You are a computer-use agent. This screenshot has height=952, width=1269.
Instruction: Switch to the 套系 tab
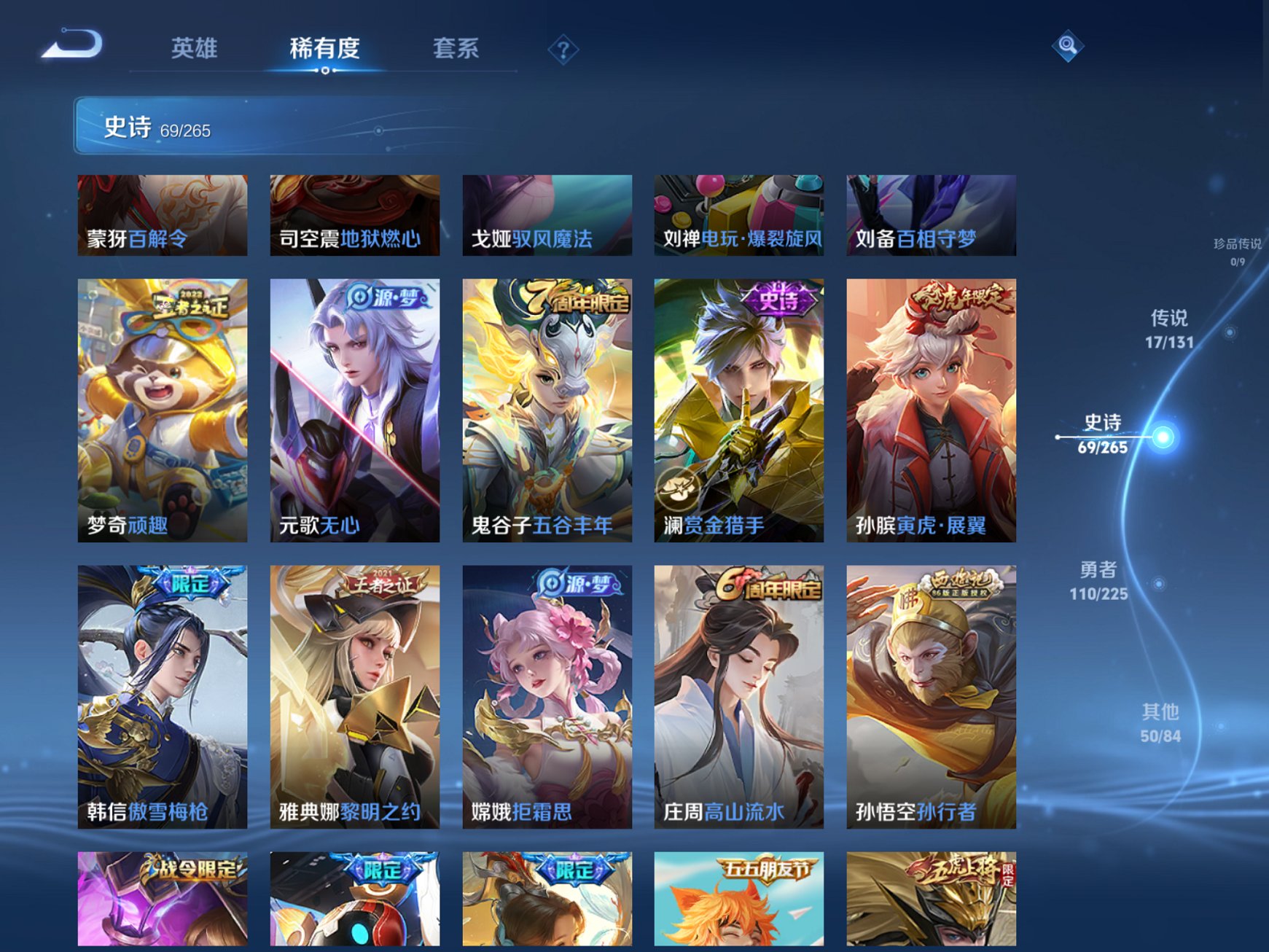[x=456, y=47]
